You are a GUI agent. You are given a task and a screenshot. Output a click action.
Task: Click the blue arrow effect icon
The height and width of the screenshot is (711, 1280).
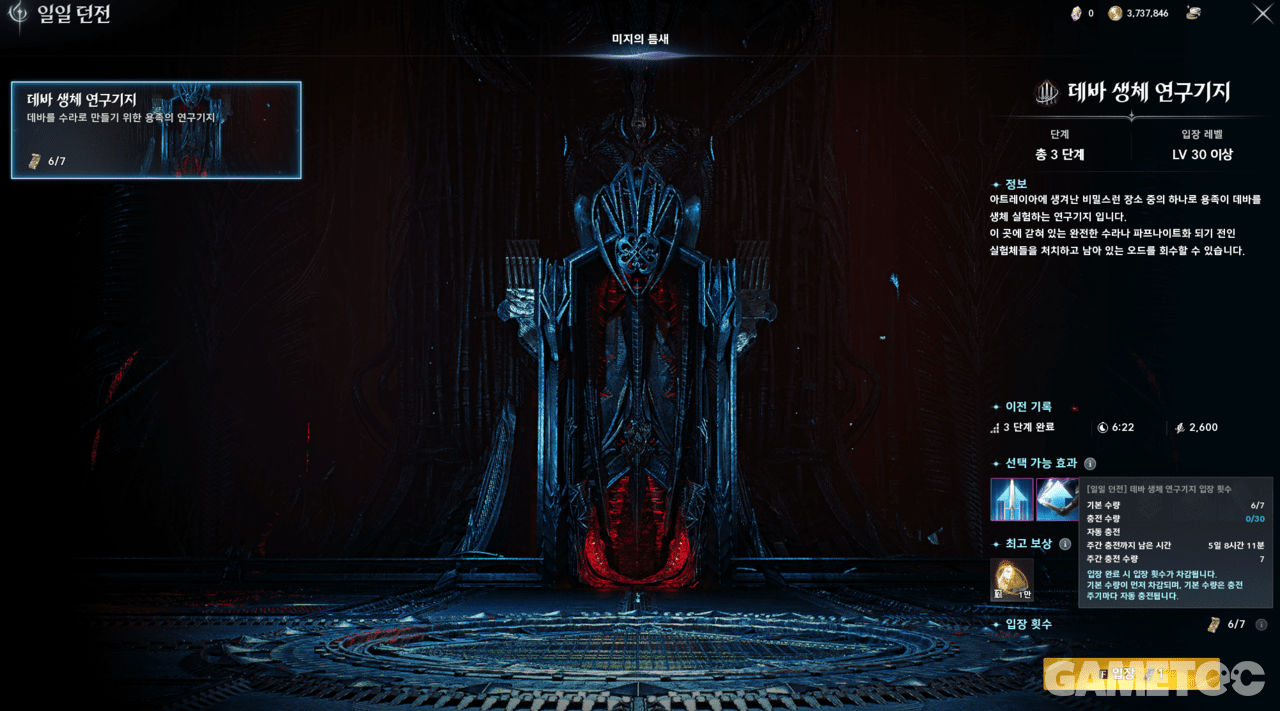click(1055, 499)
